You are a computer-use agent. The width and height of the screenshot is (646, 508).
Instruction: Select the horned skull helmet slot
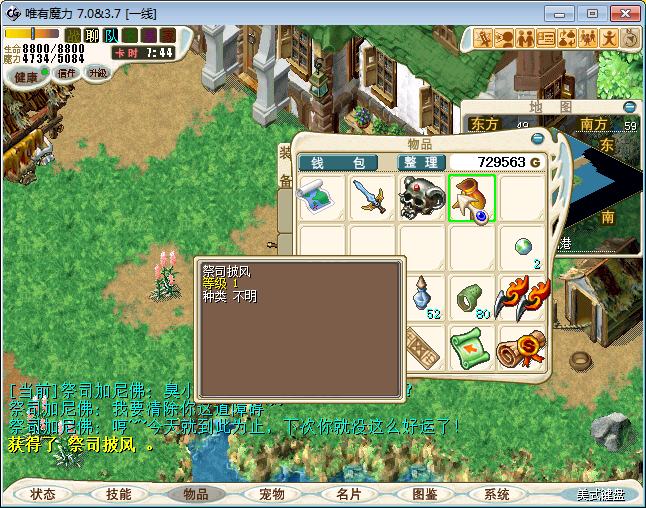point(423,198)
